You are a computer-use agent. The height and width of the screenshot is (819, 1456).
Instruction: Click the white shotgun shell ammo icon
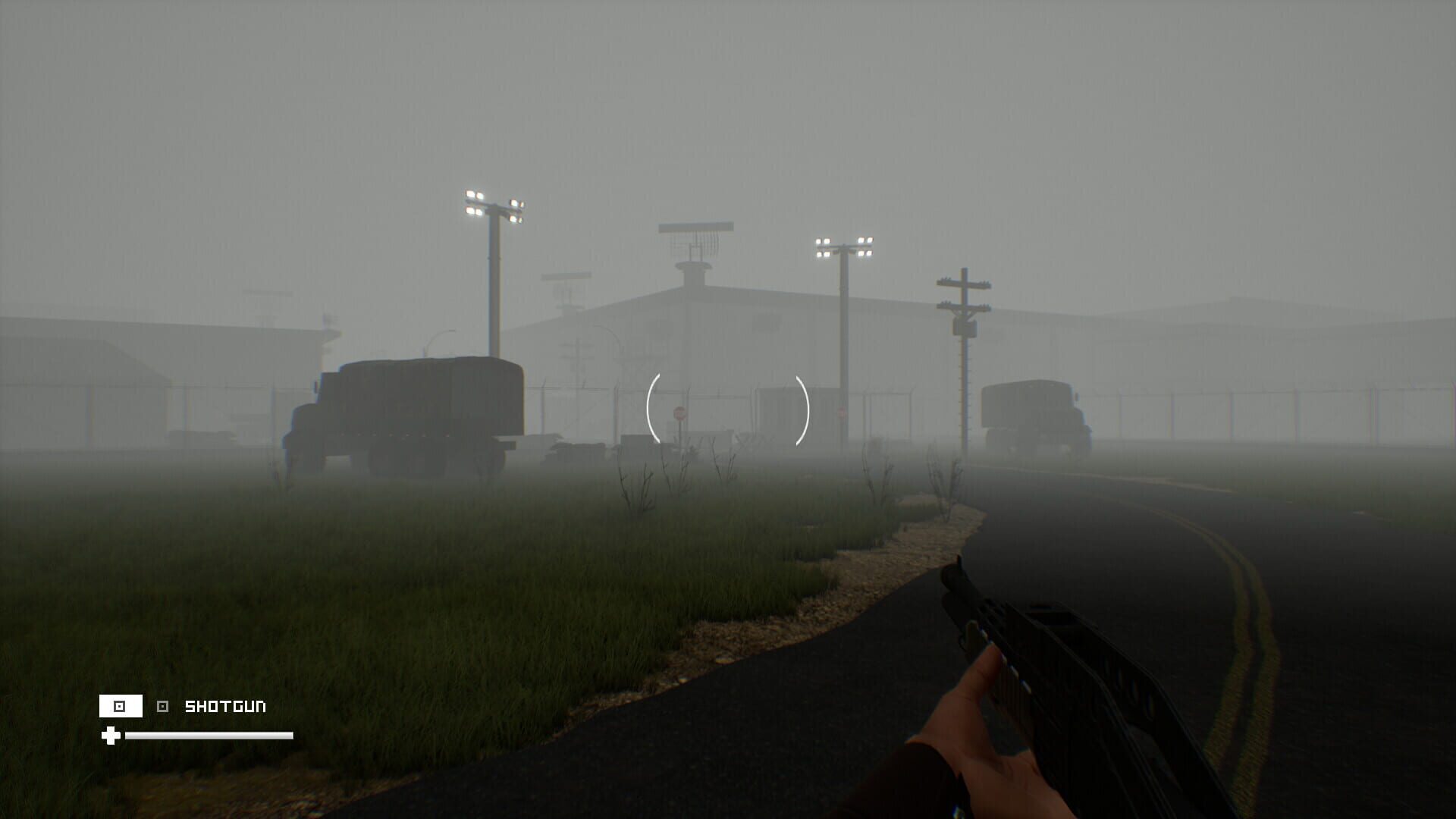(121, 706)
